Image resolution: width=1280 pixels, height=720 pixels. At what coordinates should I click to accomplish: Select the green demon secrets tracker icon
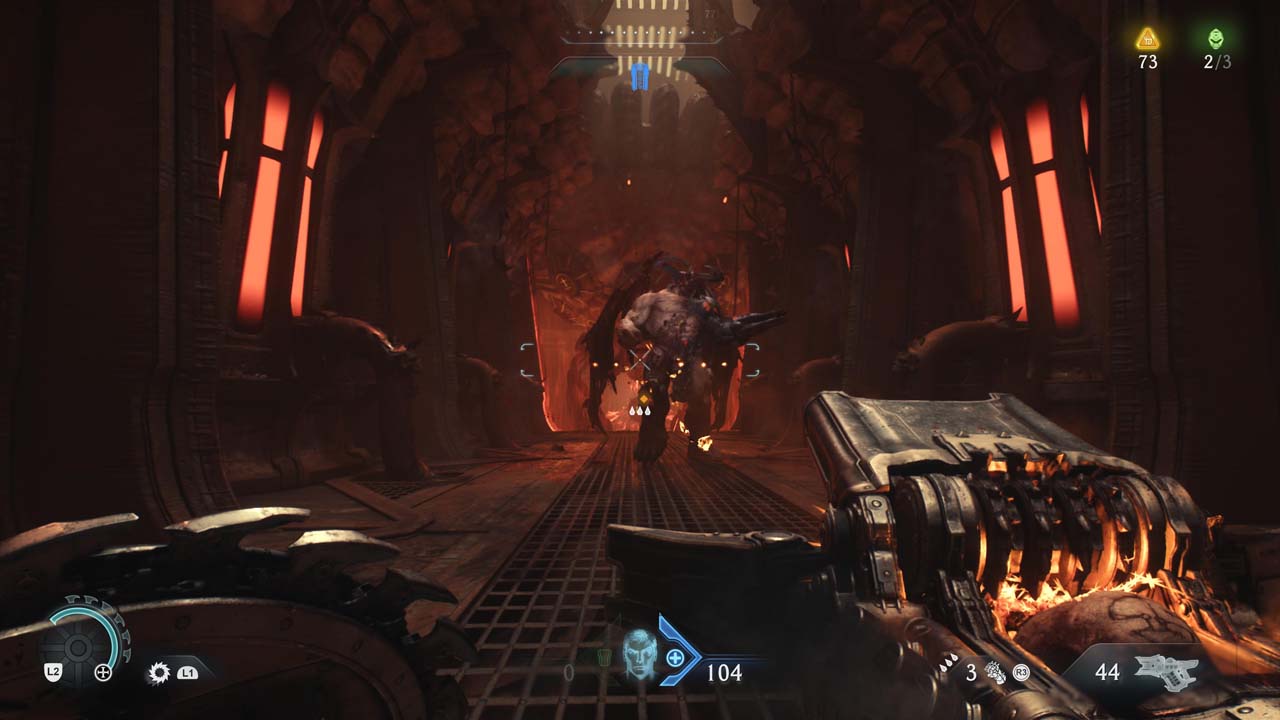tap(1216, 39)
